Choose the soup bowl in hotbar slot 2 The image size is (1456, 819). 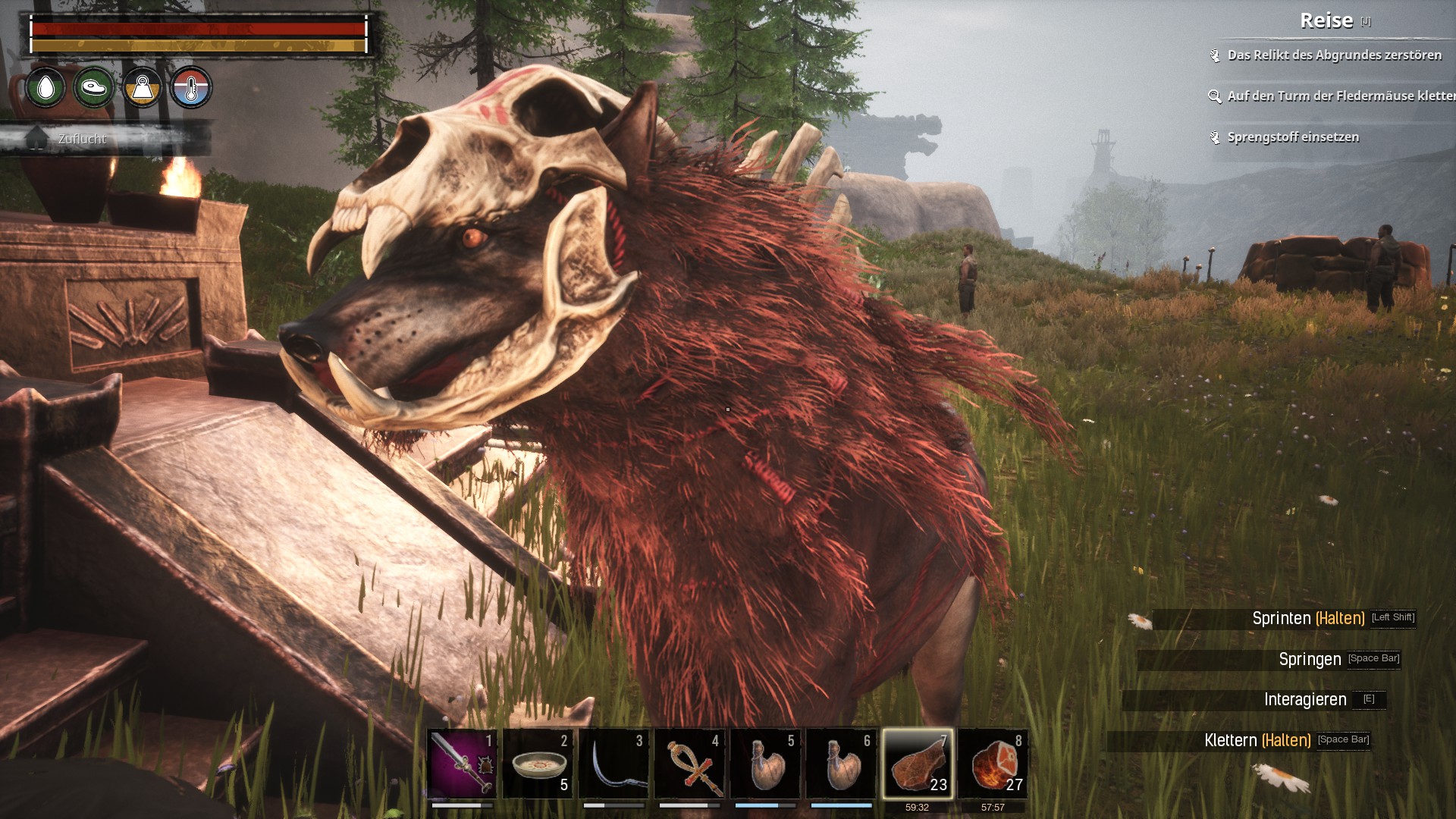[x=538, y=764]
